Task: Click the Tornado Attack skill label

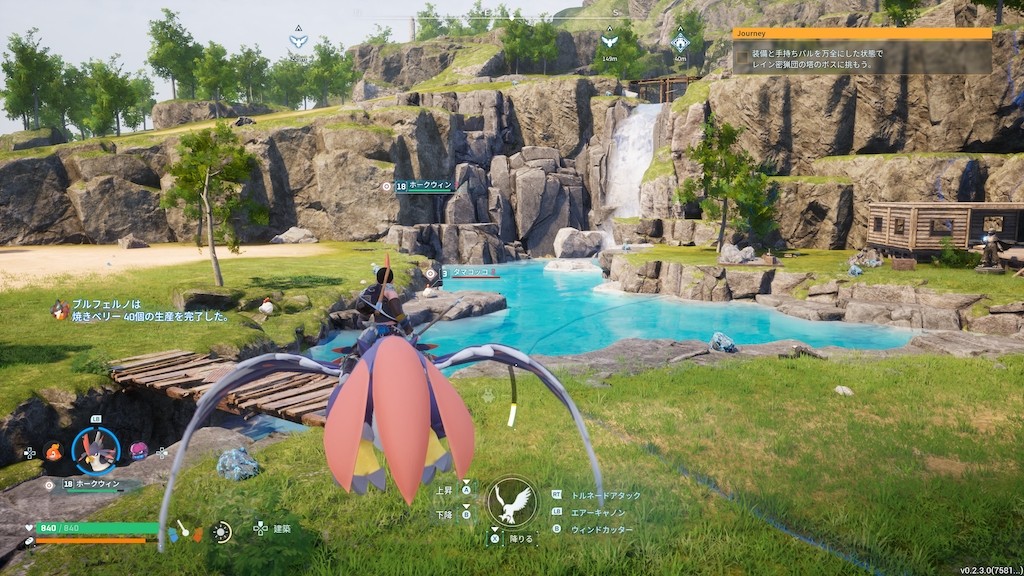Action: (605, 495)
